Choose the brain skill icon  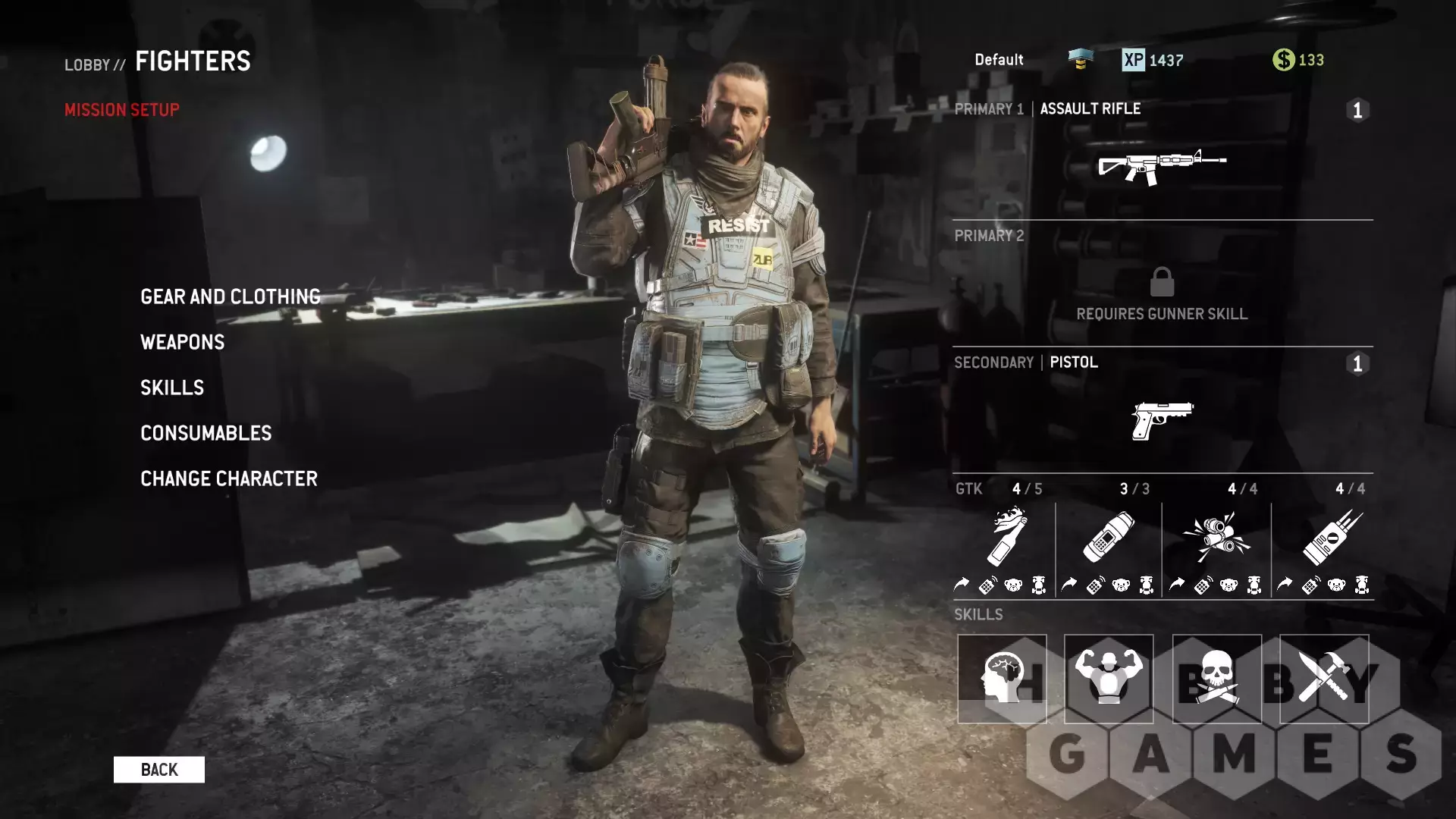pyautogui.click(x=1002, y=679)
